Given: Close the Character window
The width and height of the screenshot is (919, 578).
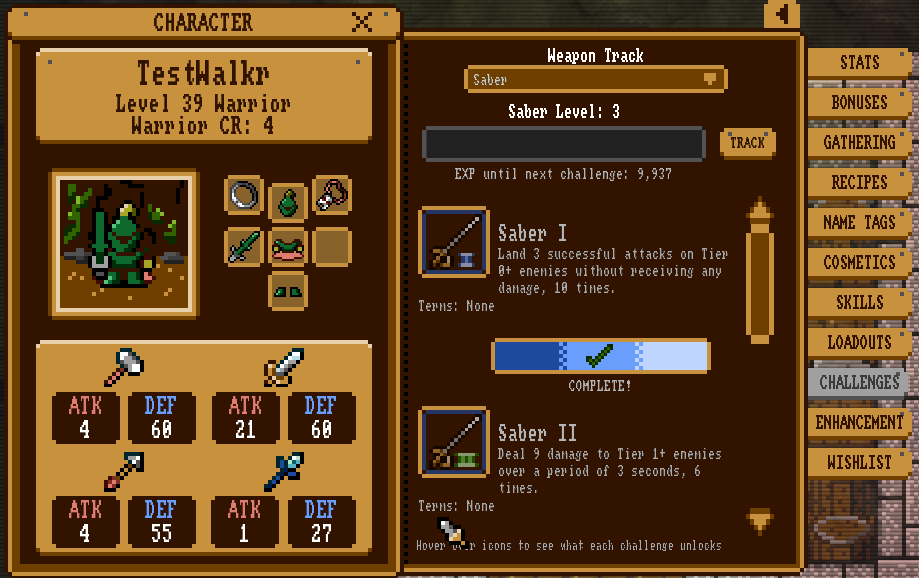Looking at the screenshot, I should coord(362,21).
